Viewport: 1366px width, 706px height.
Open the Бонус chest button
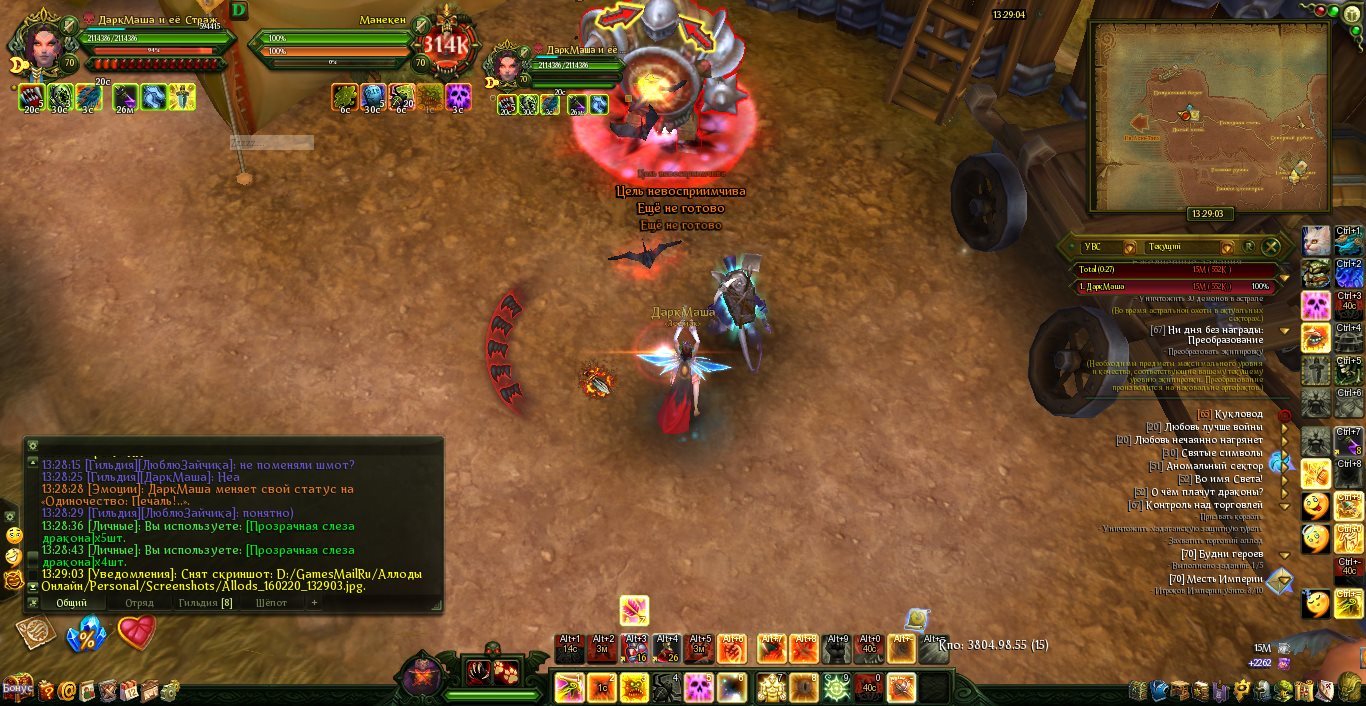pos(17,689)
